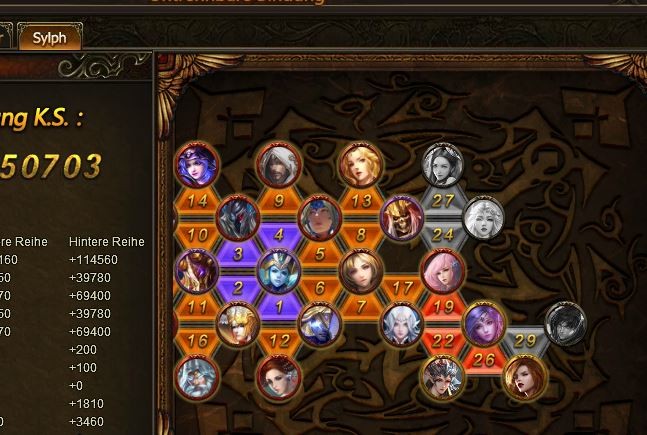Select the grey locked hex tile 29

click(524, 341)
